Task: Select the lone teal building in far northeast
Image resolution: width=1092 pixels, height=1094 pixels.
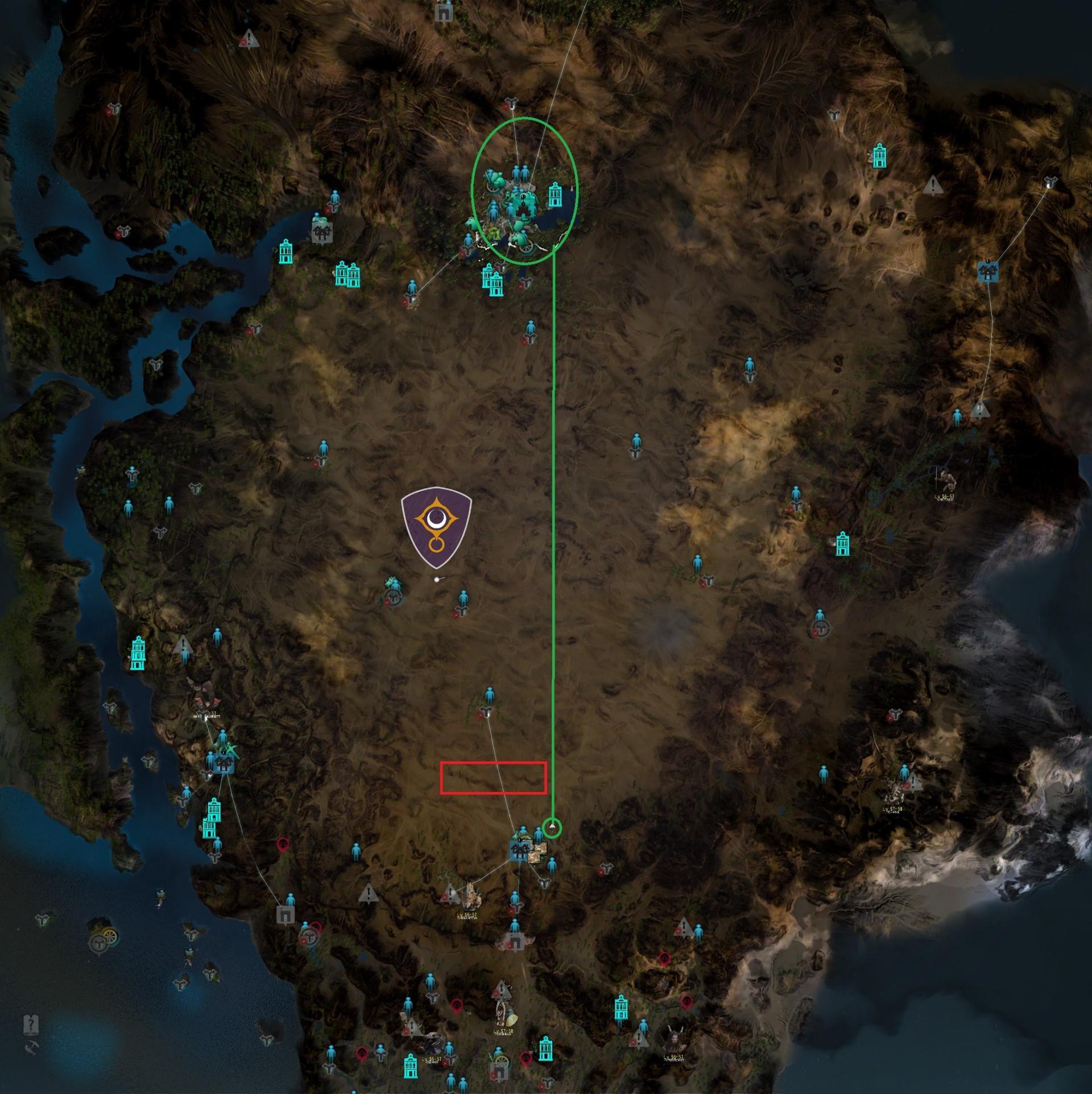Action: click(x=879, y=155)
